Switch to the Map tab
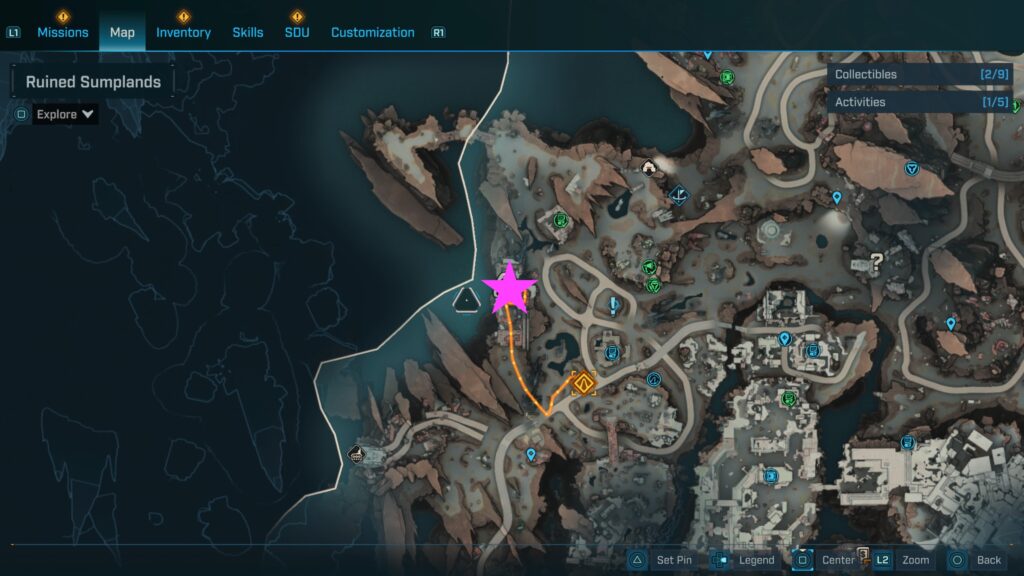 click(122, 32)
